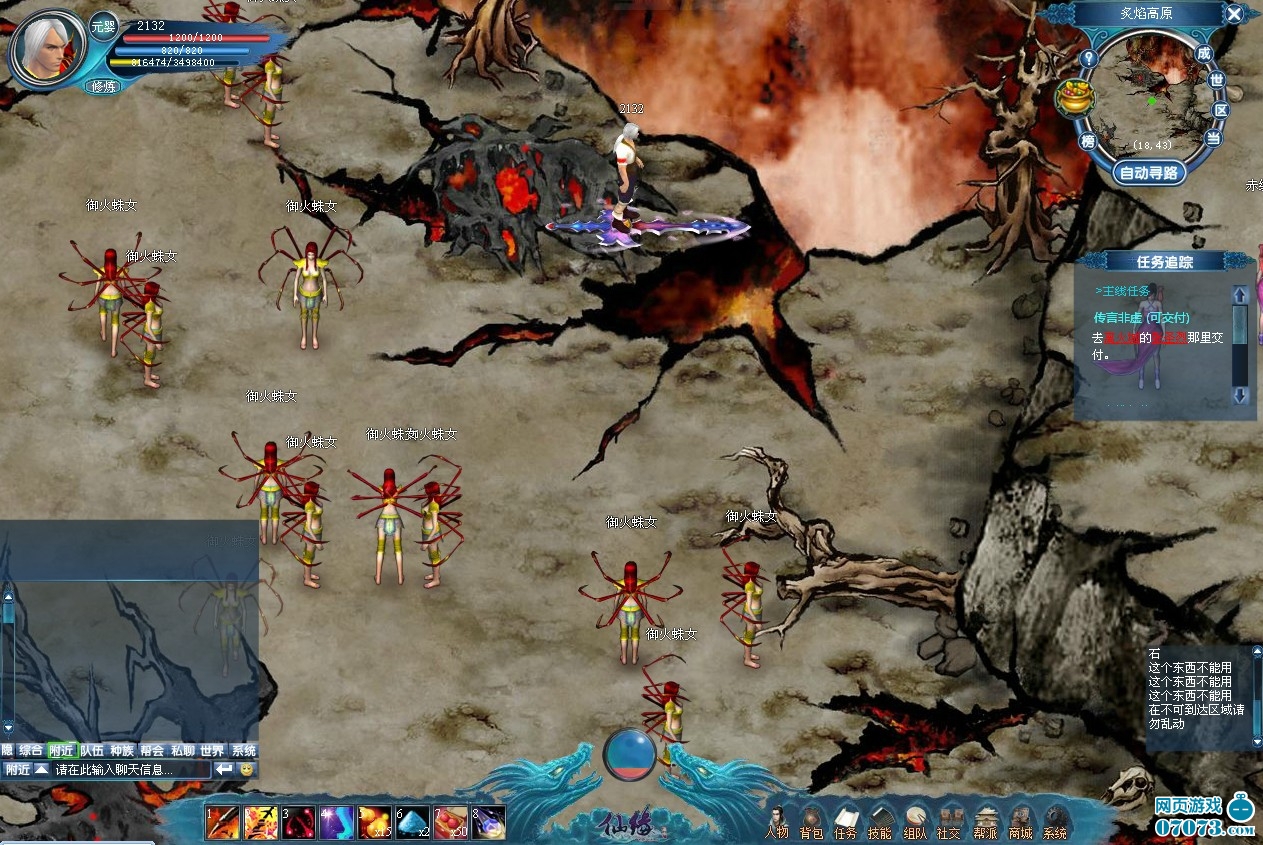Open the 背包 backpack
This screenshot has height=845, width=1263.
pos(811,823)
